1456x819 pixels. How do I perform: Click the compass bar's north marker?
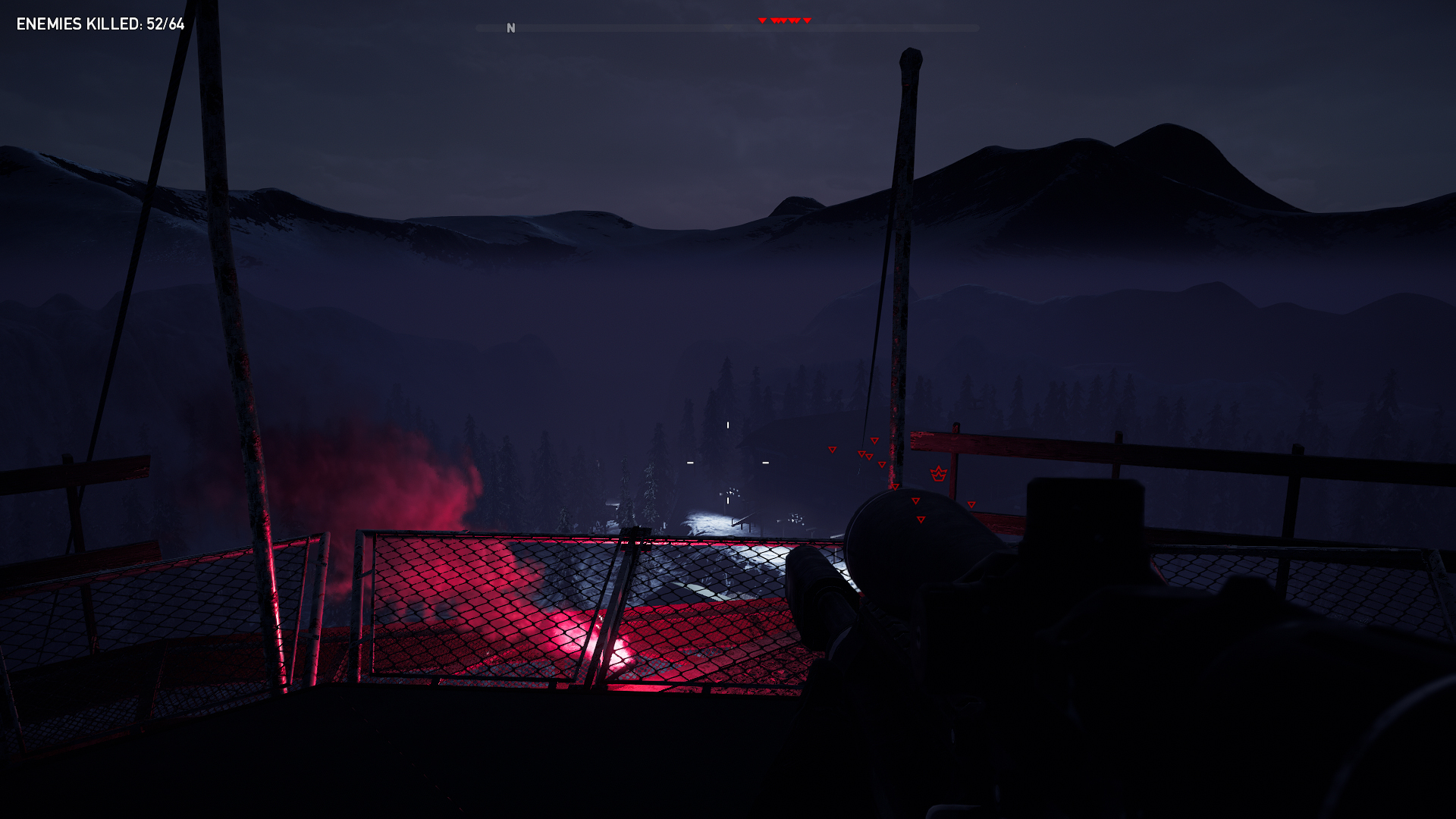510,28
